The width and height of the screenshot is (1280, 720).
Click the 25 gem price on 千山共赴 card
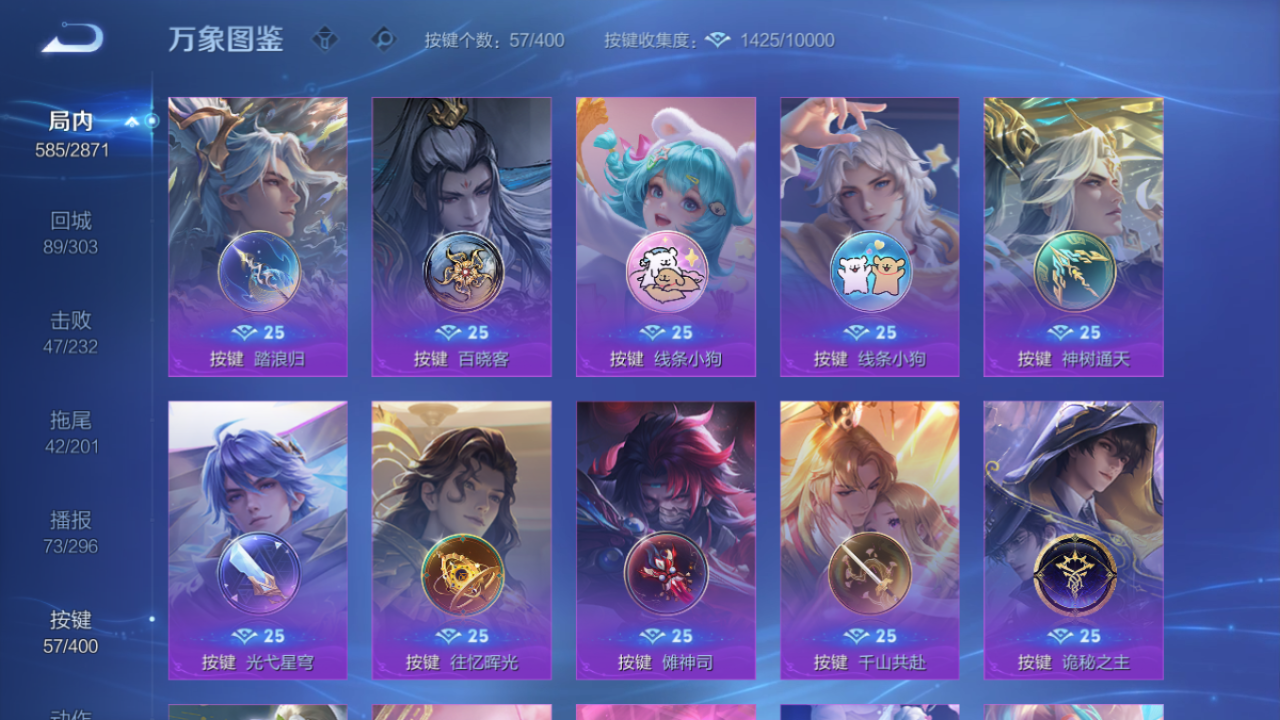pyautogui.click(x=870, y=635)
